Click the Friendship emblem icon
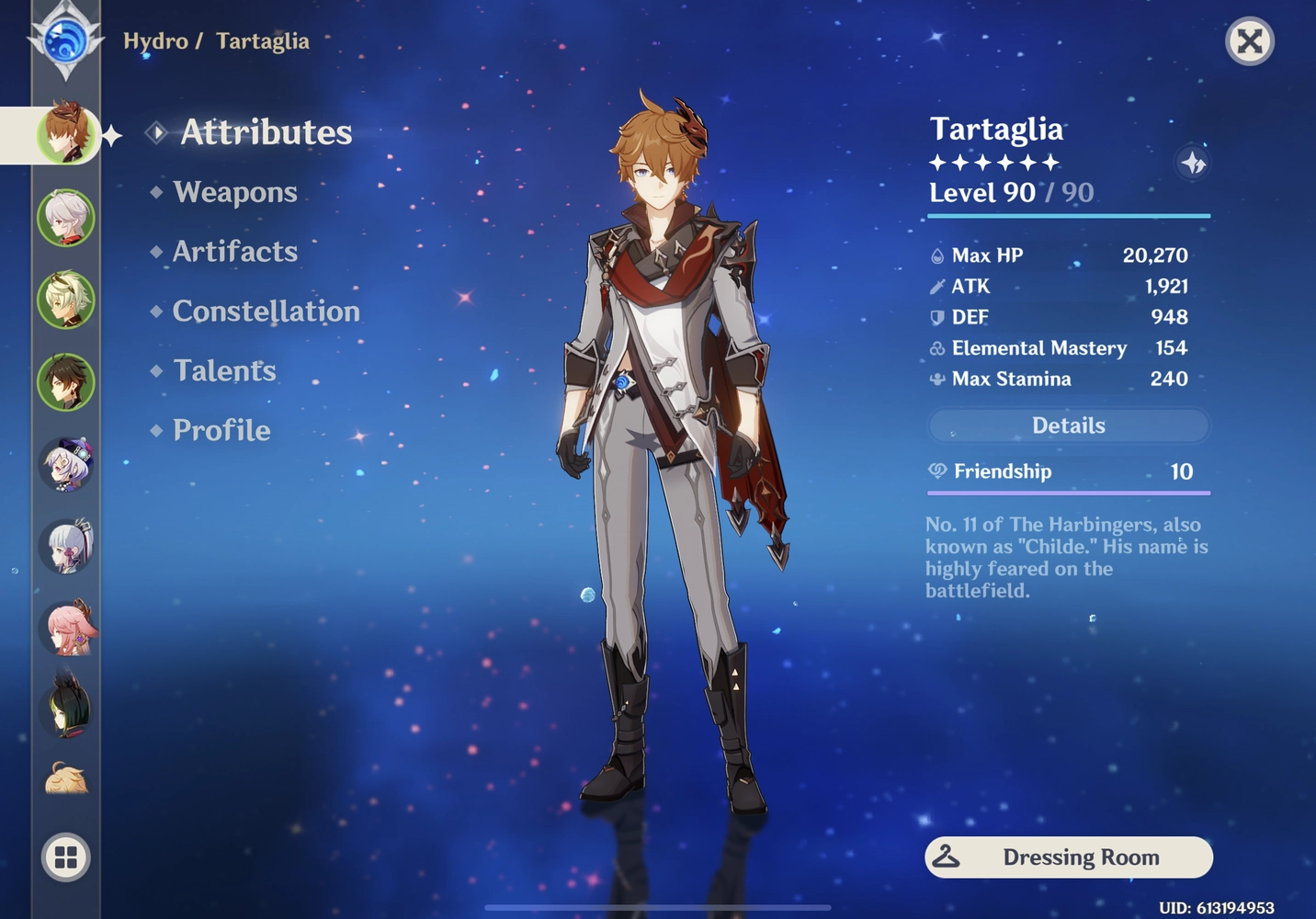 [936, 471]
